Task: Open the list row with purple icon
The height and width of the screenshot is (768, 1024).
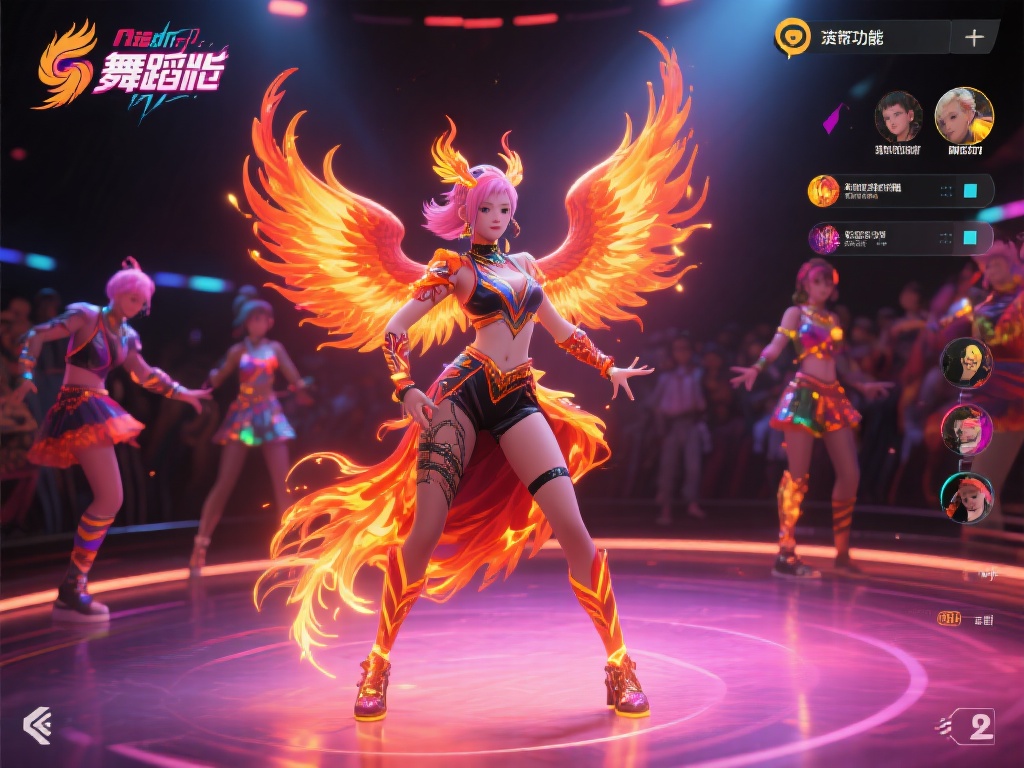Action: pos(880,238)
